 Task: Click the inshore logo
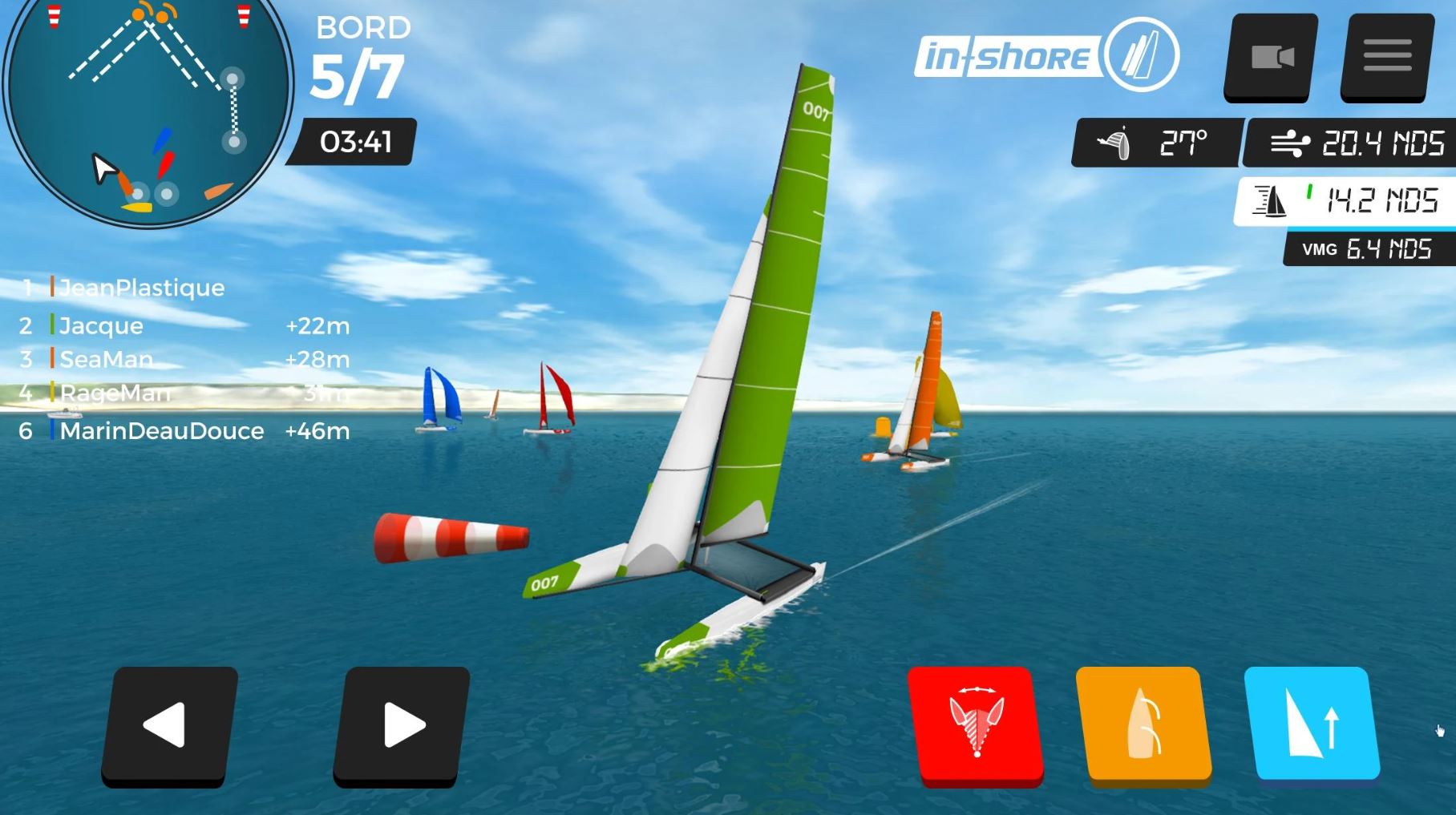point(1046,56)
